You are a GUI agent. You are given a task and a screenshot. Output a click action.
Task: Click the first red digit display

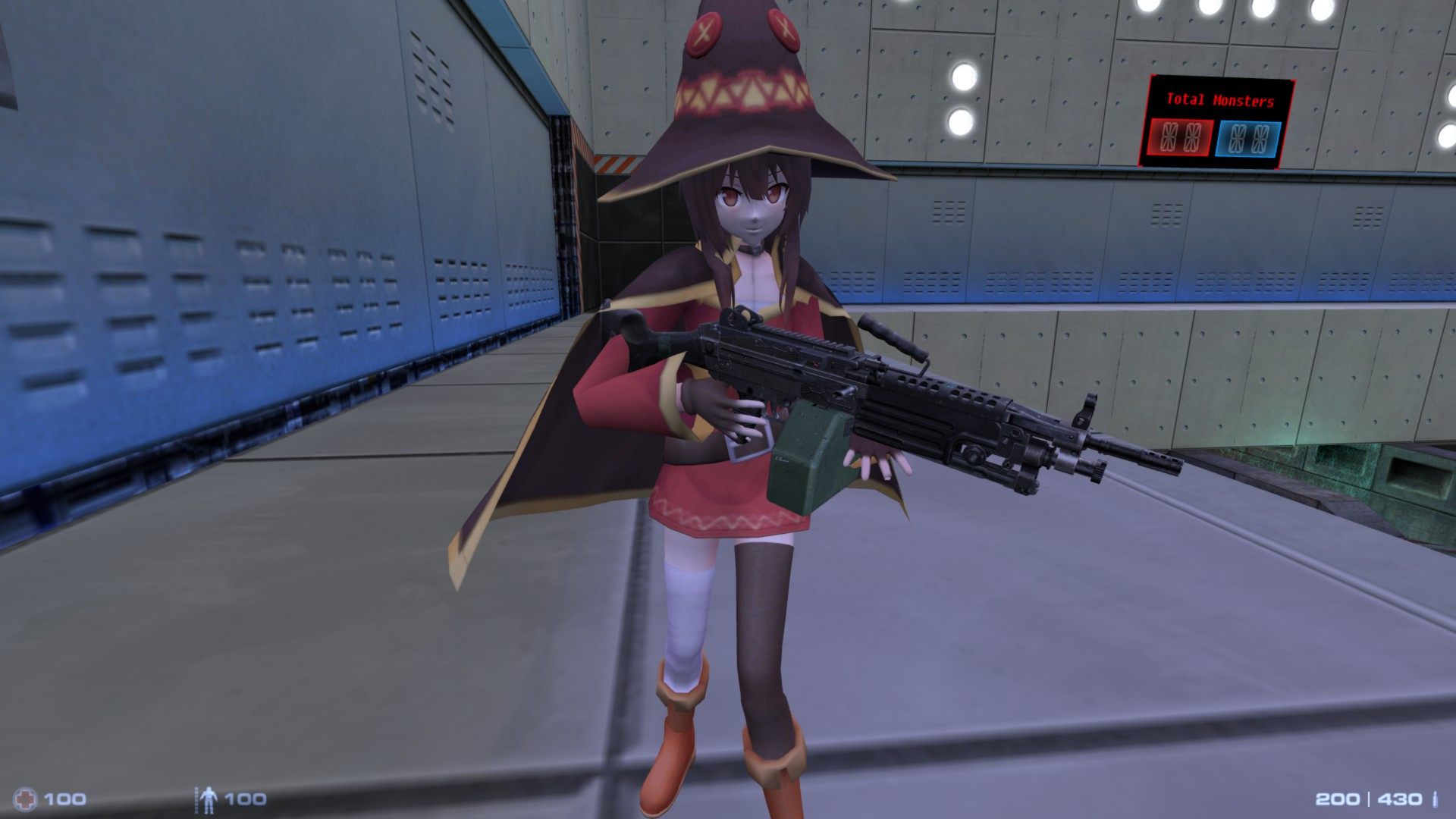pos(1169,136)
